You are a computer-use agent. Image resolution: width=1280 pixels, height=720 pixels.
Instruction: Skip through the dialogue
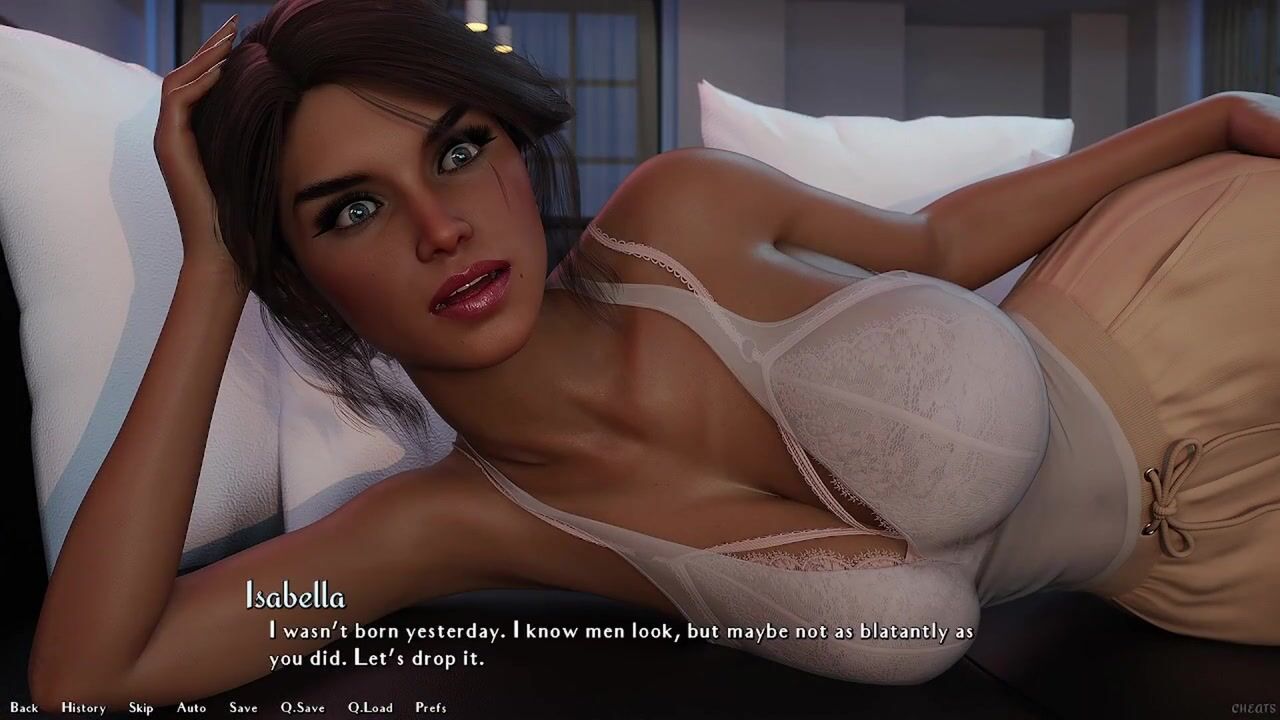tap(141, 707)
